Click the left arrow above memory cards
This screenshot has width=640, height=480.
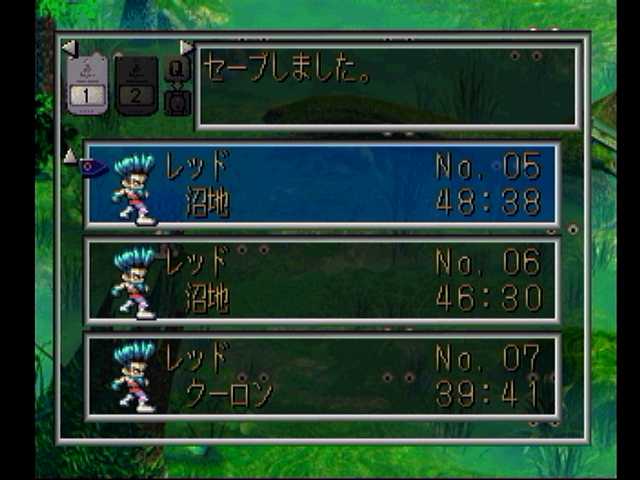click(x=68, y=47)
